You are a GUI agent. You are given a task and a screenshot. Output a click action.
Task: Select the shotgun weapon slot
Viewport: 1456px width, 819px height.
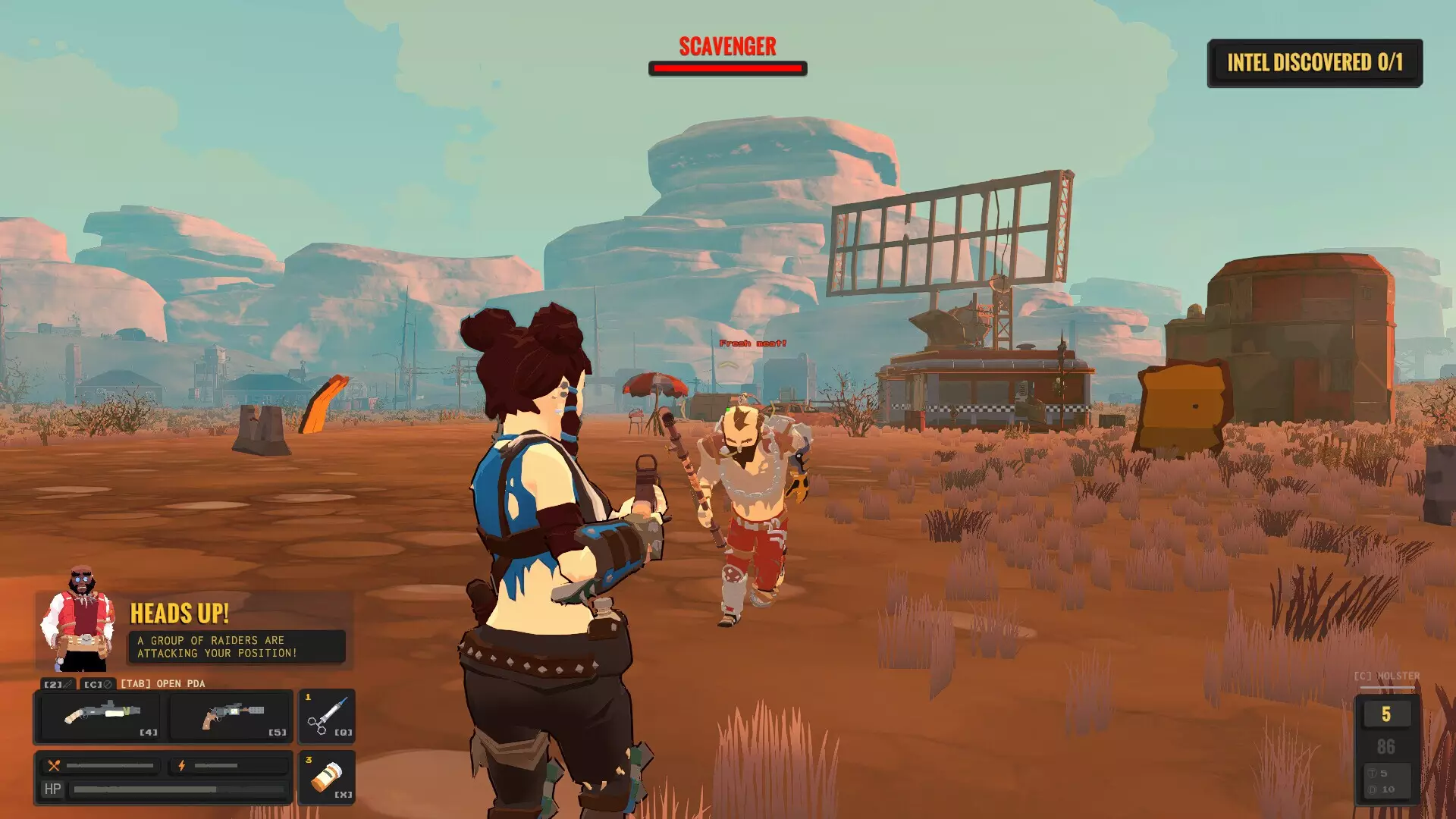coord(99,716)
